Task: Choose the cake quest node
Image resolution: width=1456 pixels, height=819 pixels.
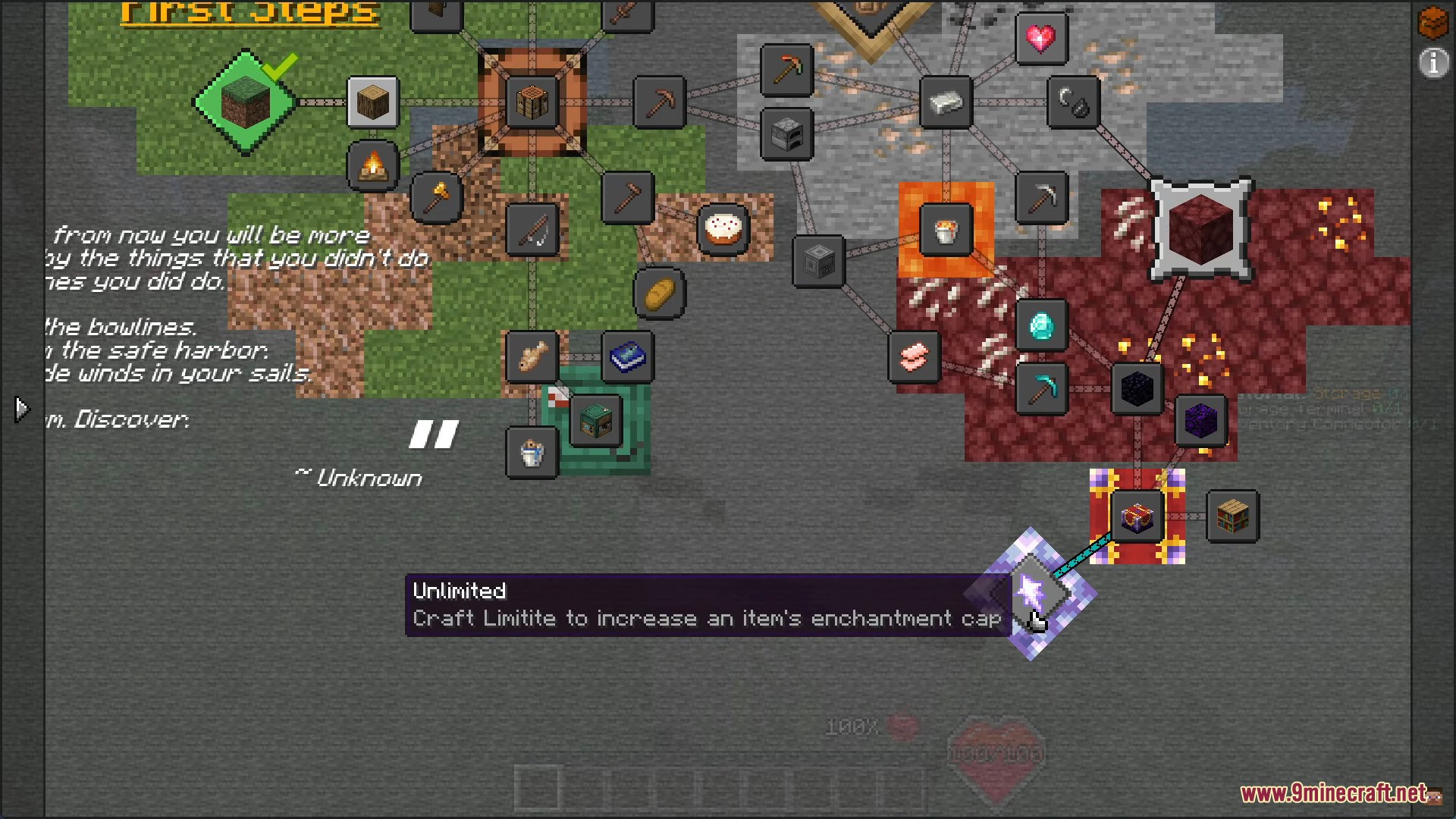Action: click(723, 229)
